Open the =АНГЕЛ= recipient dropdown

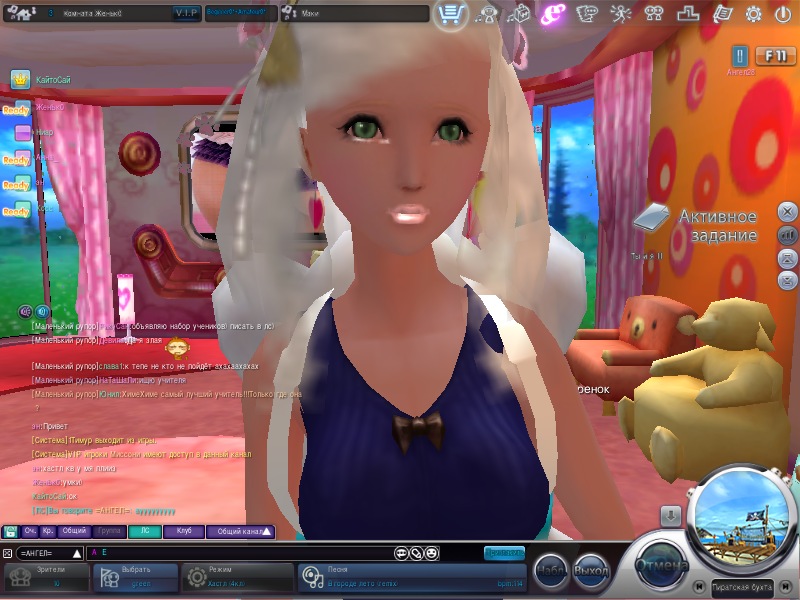coord(51,552)
